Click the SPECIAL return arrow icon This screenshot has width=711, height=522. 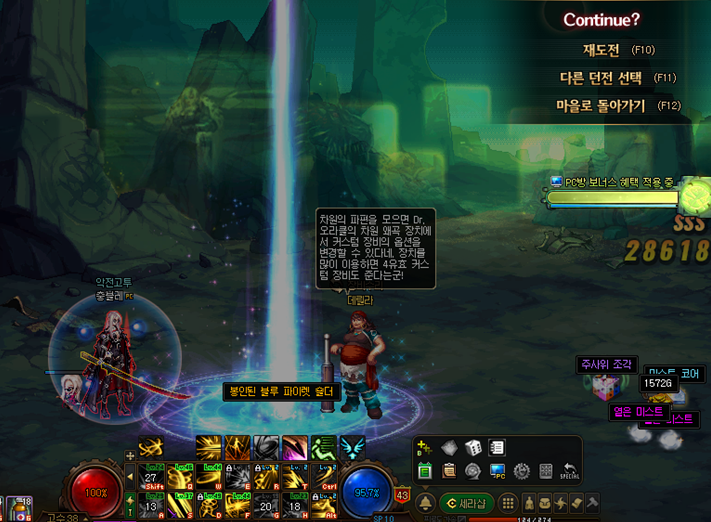569,471
